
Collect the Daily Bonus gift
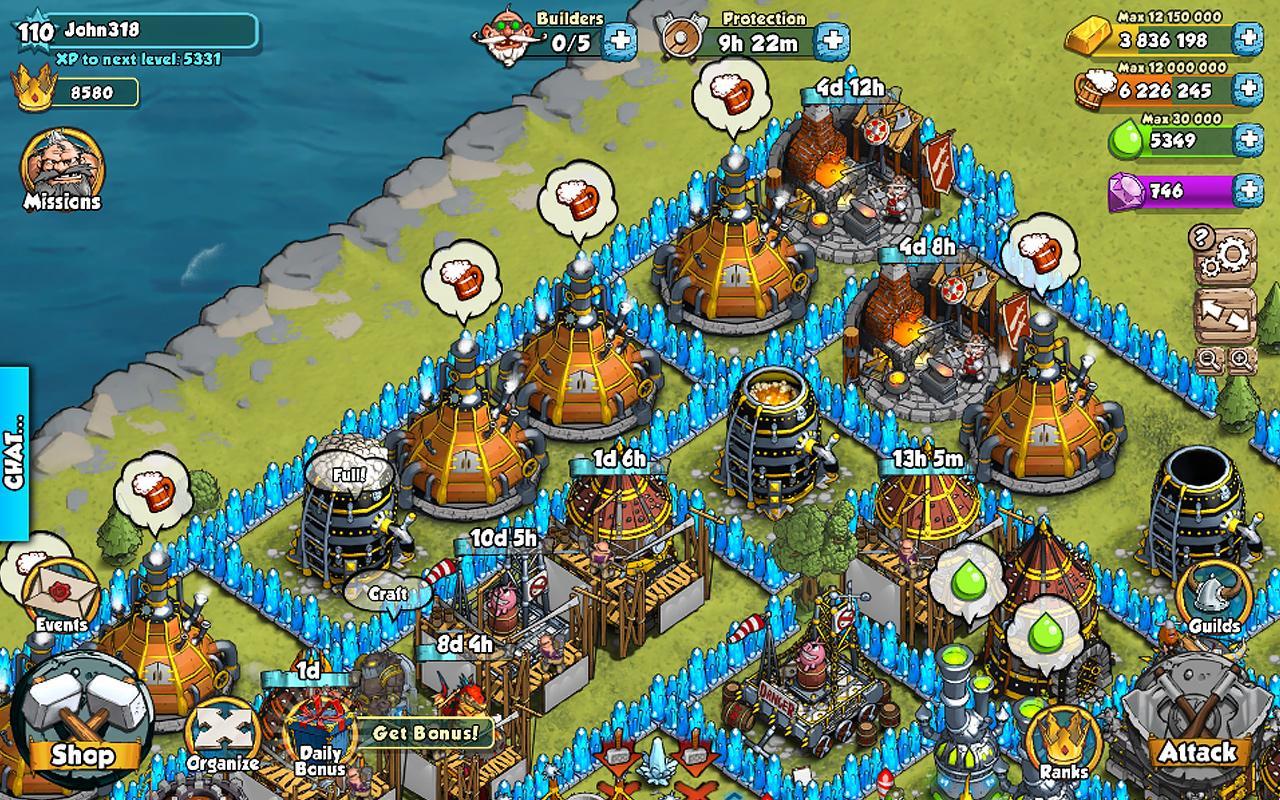point(320,737)
